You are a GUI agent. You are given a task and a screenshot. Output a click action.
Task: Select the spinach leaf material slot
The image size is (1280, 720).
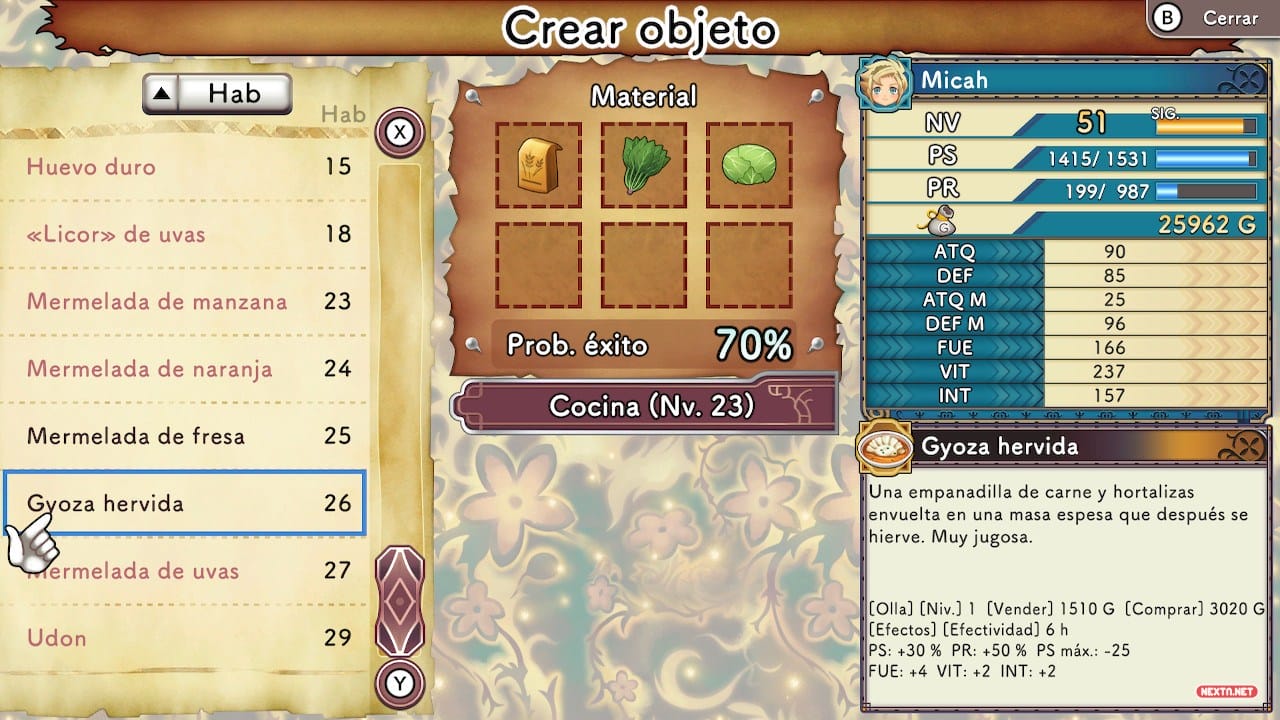[x=643, y=166]
